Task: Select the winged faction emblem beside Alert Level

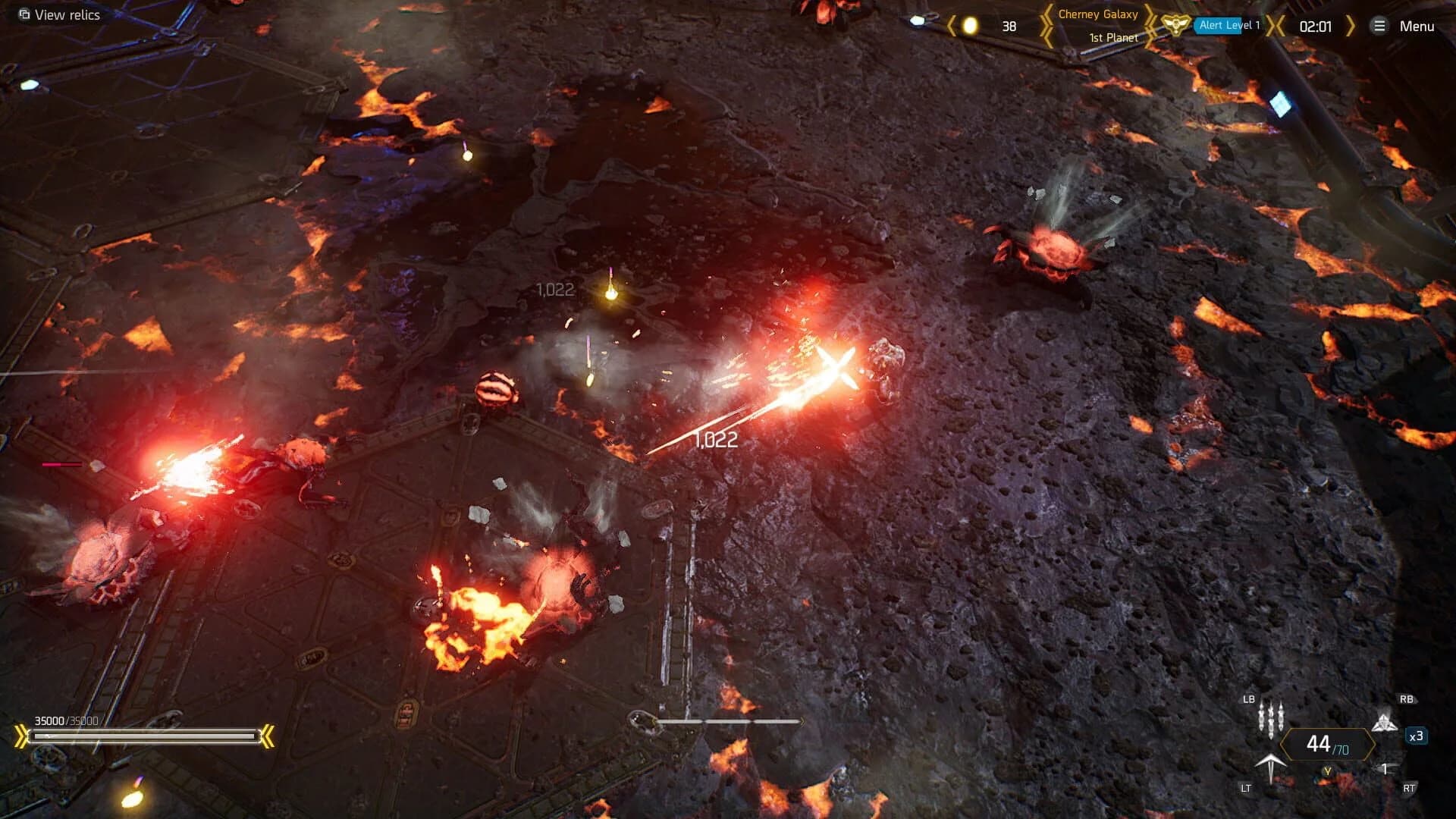Action: (x=1175, y=25)
